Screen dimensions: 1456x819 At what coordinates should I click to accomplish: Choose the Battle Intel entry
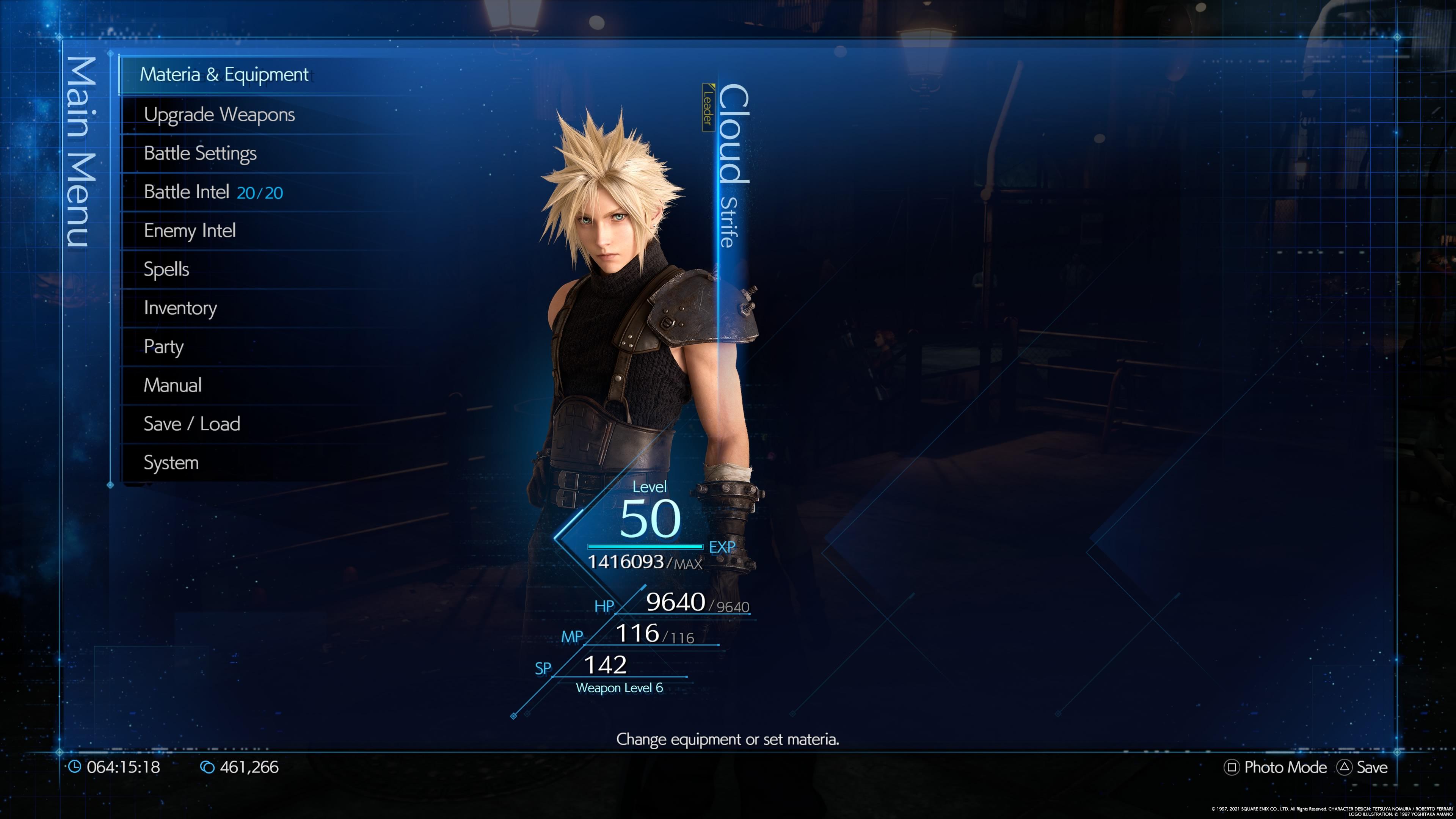213,192
